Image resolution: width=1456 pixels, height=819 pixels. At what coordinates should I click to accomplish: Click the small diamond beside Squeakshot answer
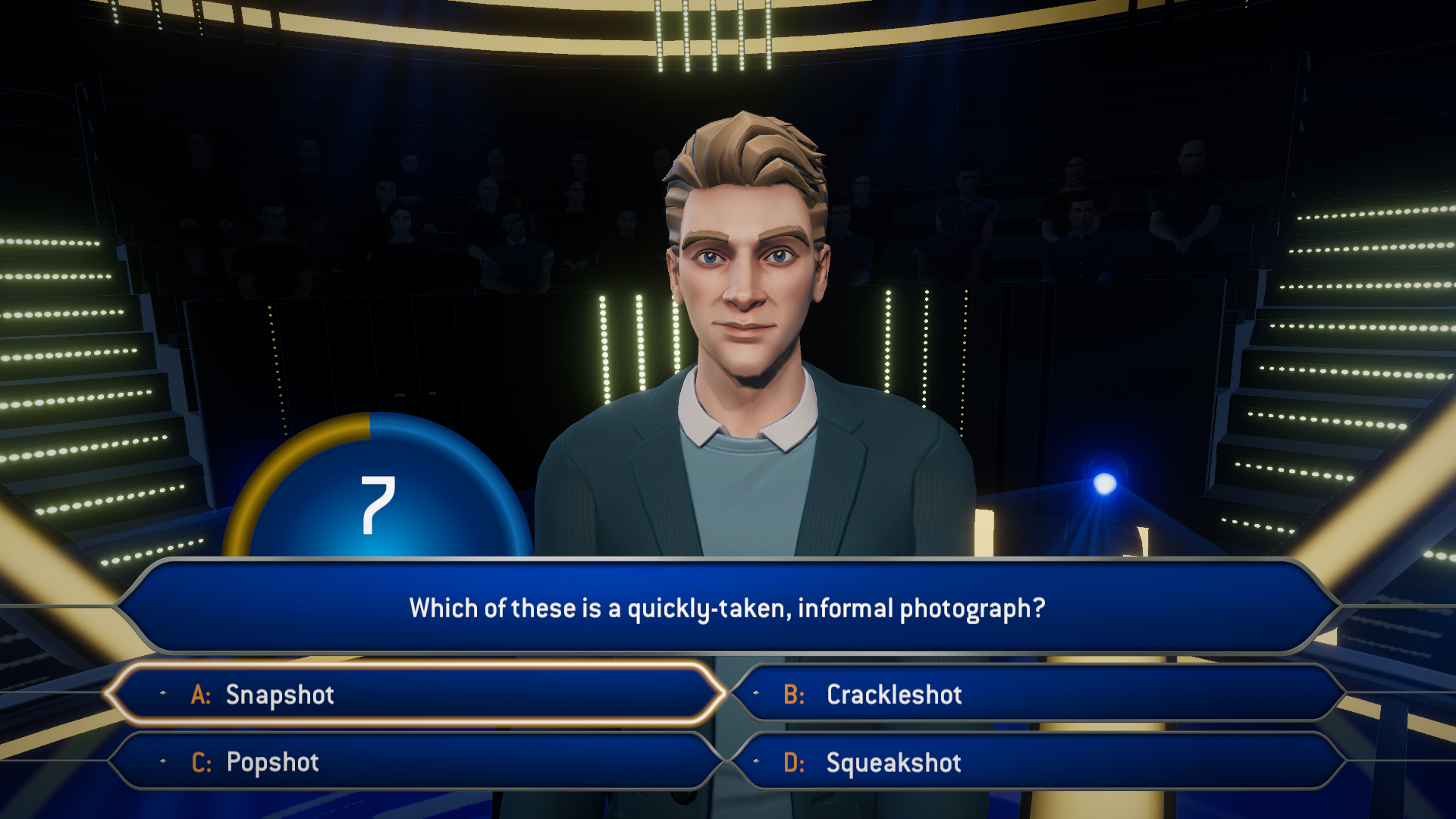(x=755, y=762)
